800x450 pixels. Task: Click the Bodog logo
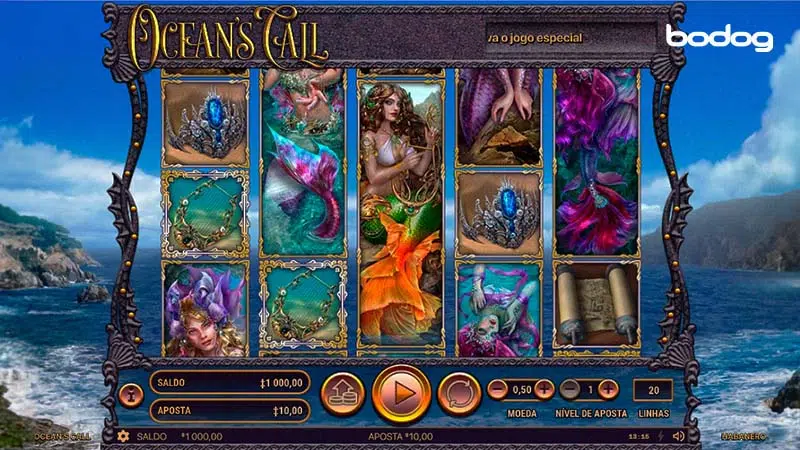click(719, 39)
